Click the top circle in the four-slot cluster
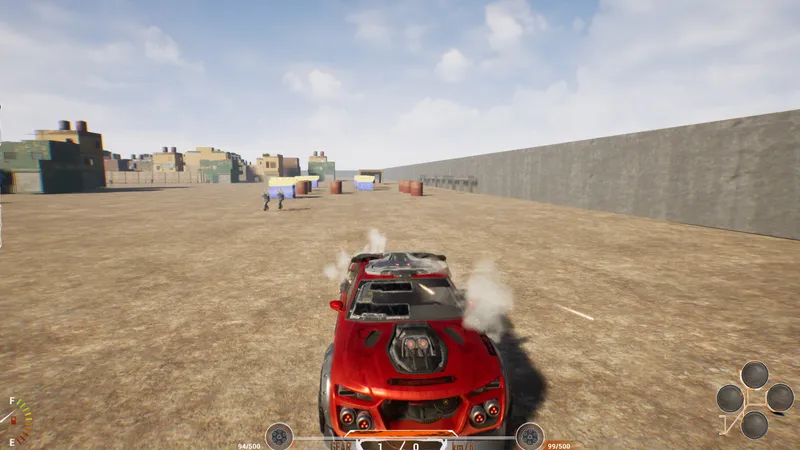 pos(755,375)
